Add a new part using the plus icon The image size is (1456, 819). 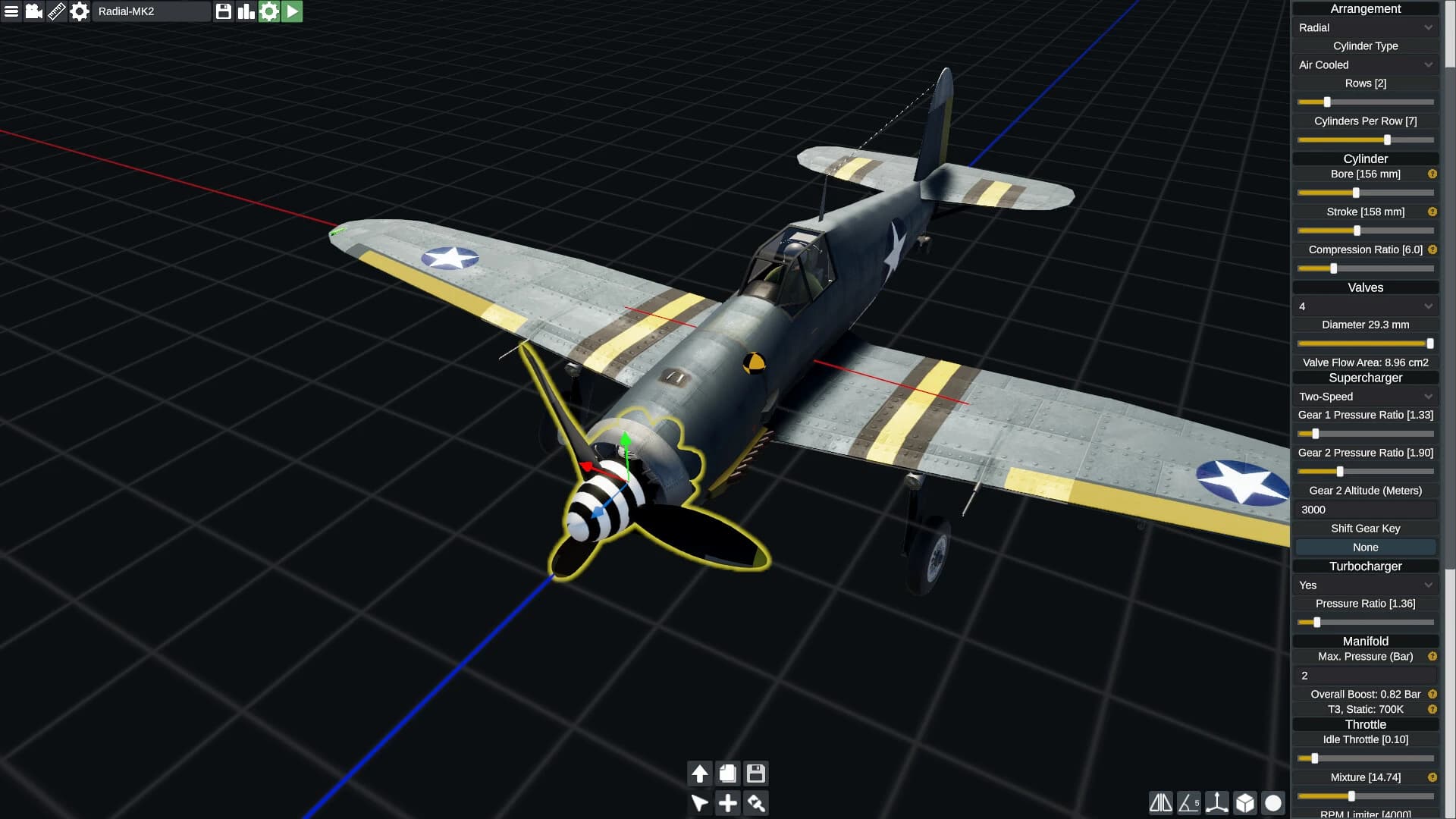(727, 802)
